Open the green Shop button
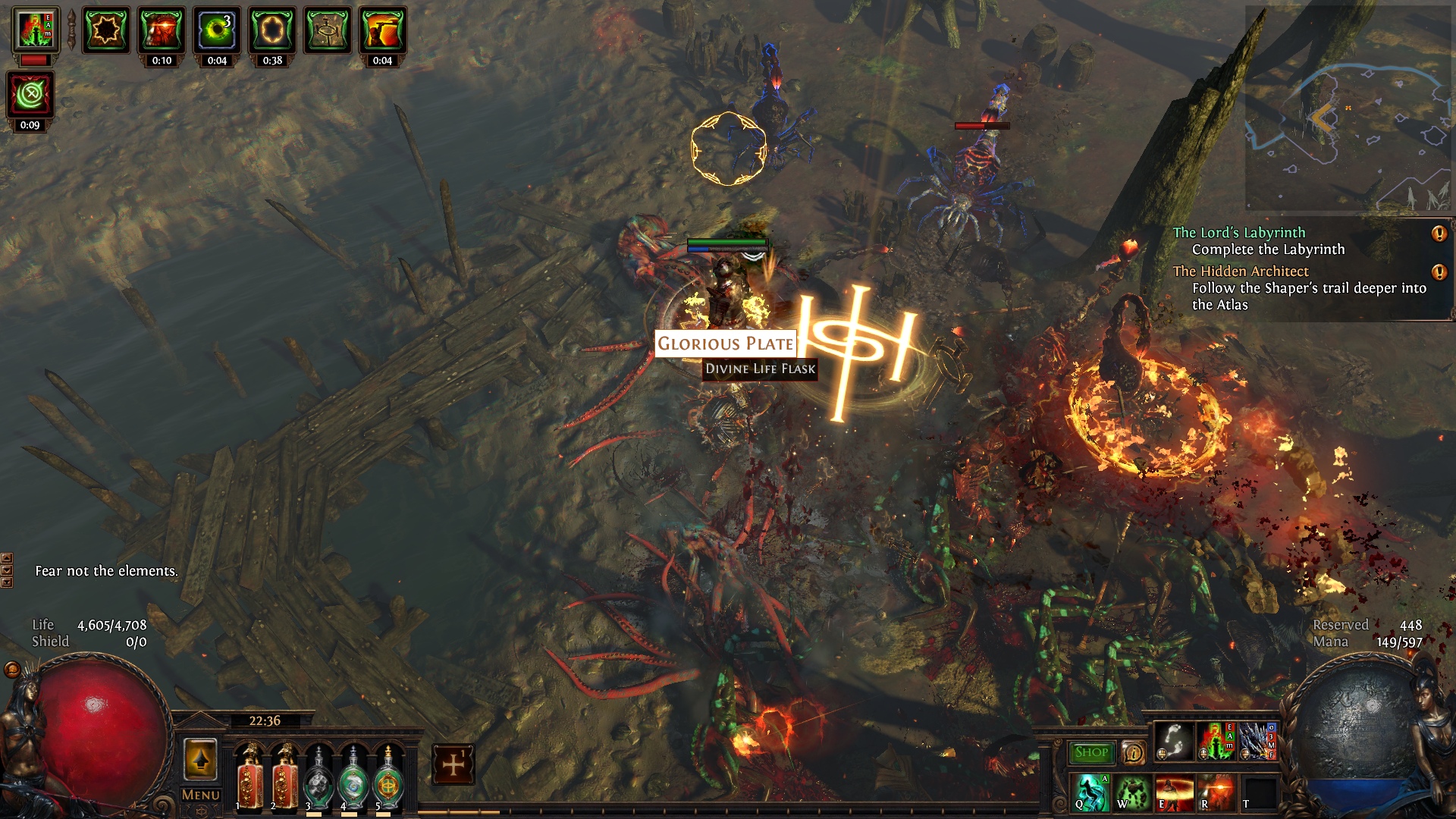 pyautogui.click(x=1091, y=752)
